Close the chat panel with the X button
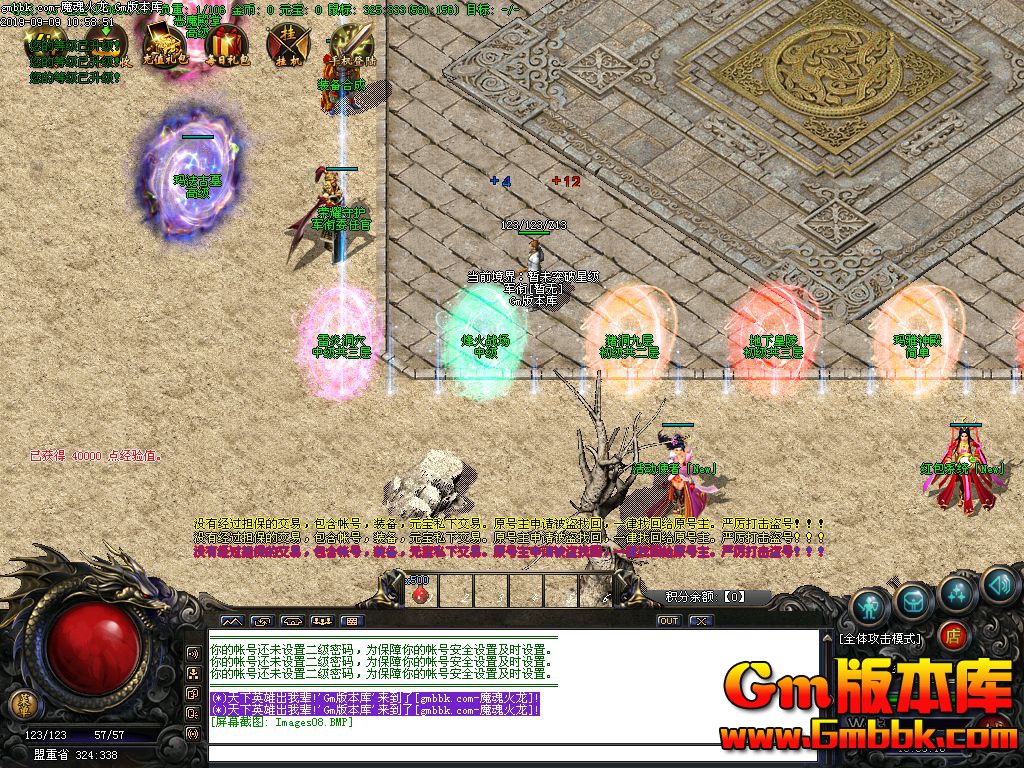This screenshot has height=768, width=1024. pos(701,621)
